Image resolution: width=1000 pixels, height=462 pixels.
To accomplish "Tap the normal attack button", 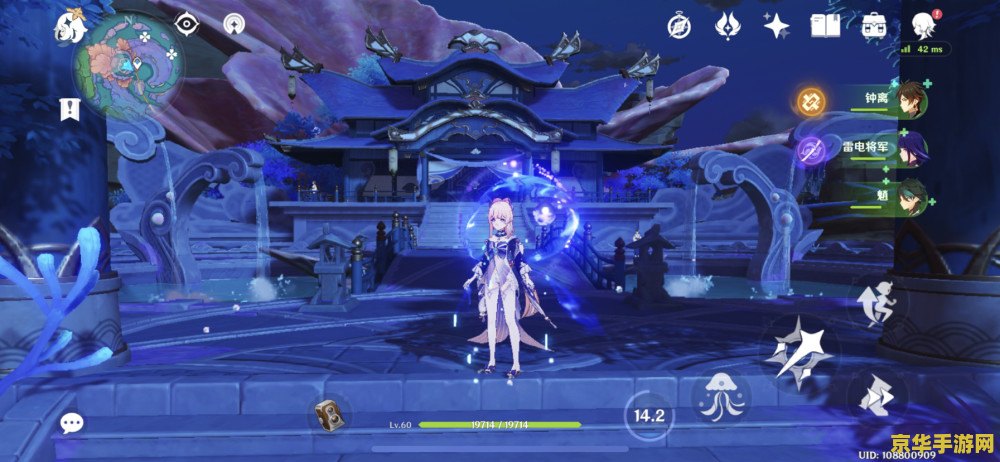I will tap(796, 351).
